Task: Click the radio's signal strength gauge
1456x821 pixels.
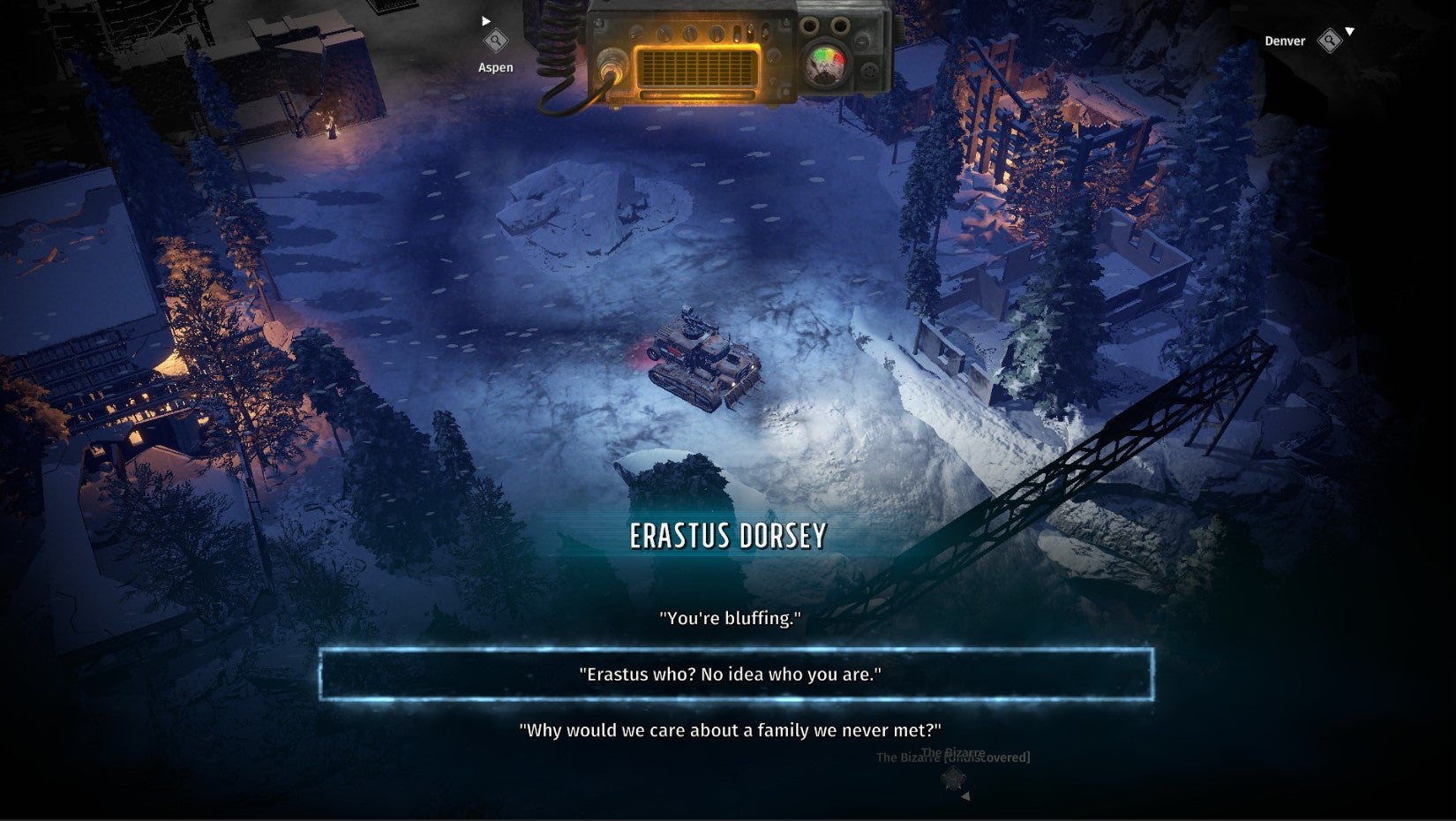Action: (x=823, y=62)
